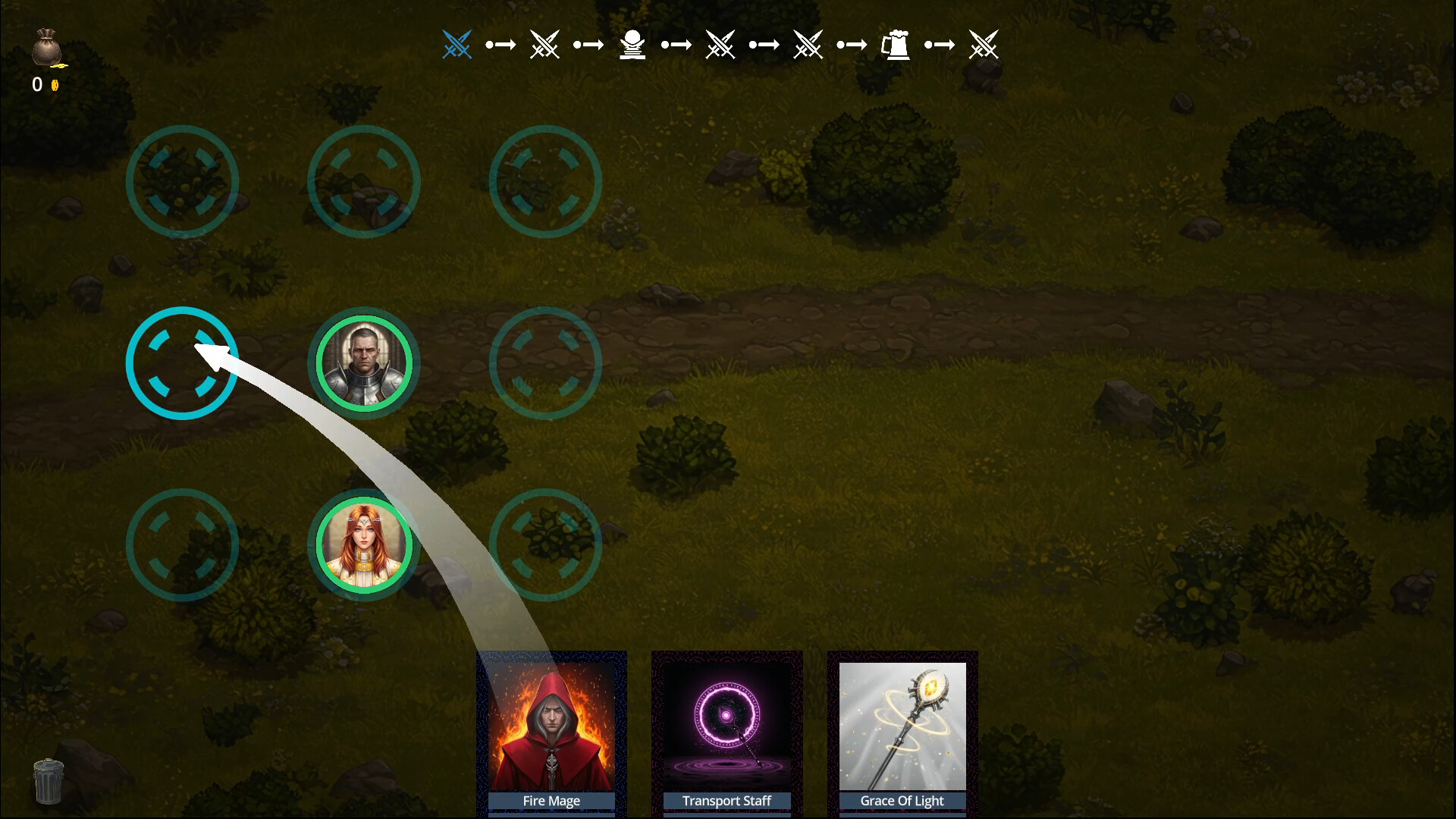Click the gold coin counter showing zero

click(42, 85)
